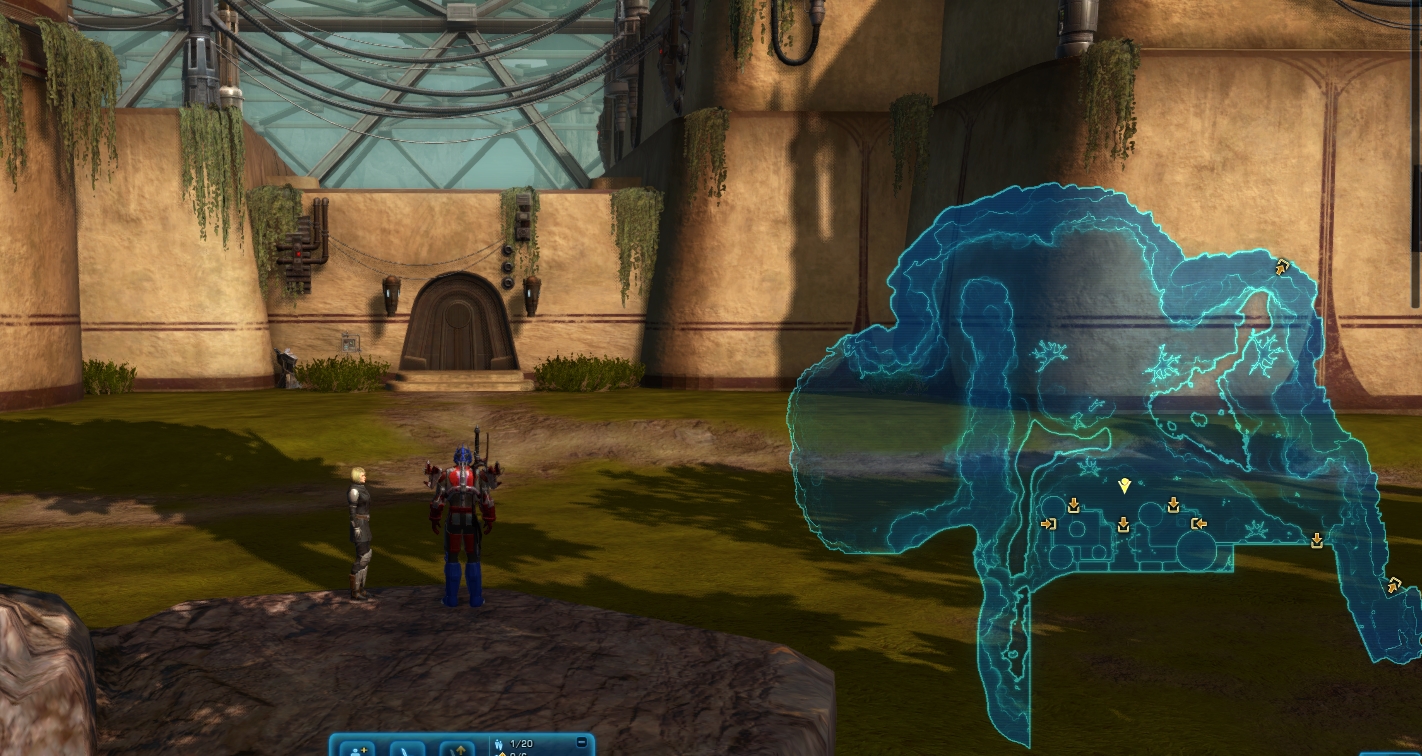Click the map exit marker at bottom-right edge

(1393, 585)
